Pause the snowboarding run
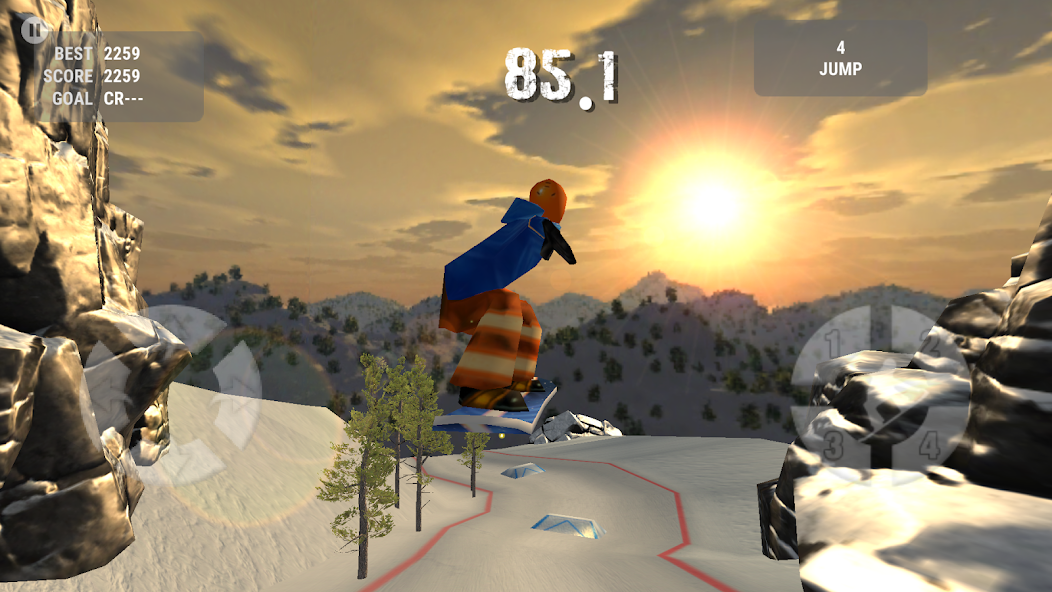1052x592 pixels. pyautogui.click(x=34, y=29)
